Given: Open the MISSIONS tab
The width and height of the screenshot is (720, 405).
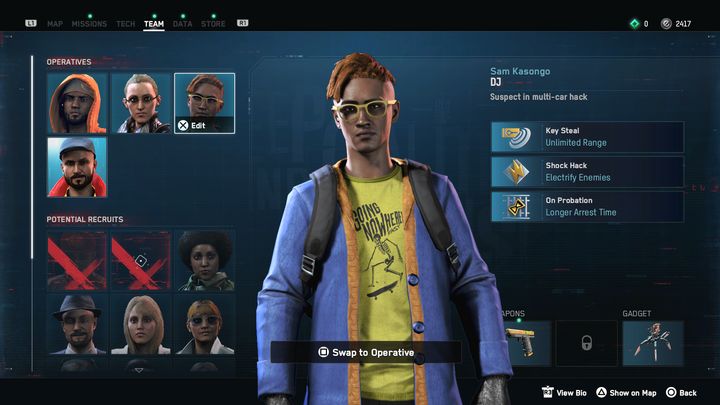Looking at the screenshot, I should (89, 23).
